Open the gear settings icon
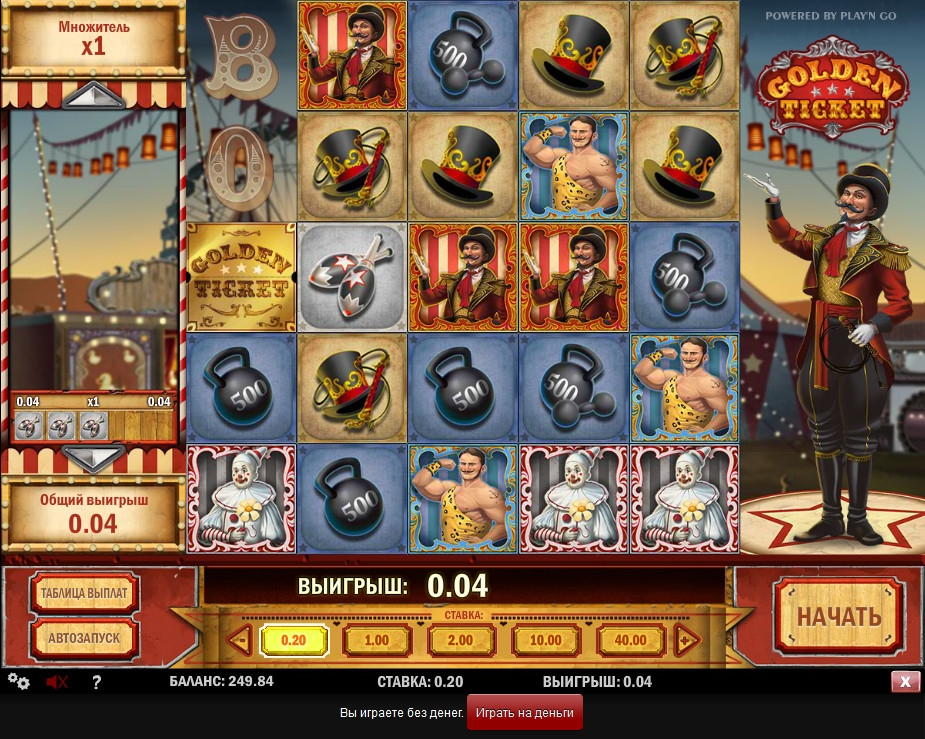 18,682
